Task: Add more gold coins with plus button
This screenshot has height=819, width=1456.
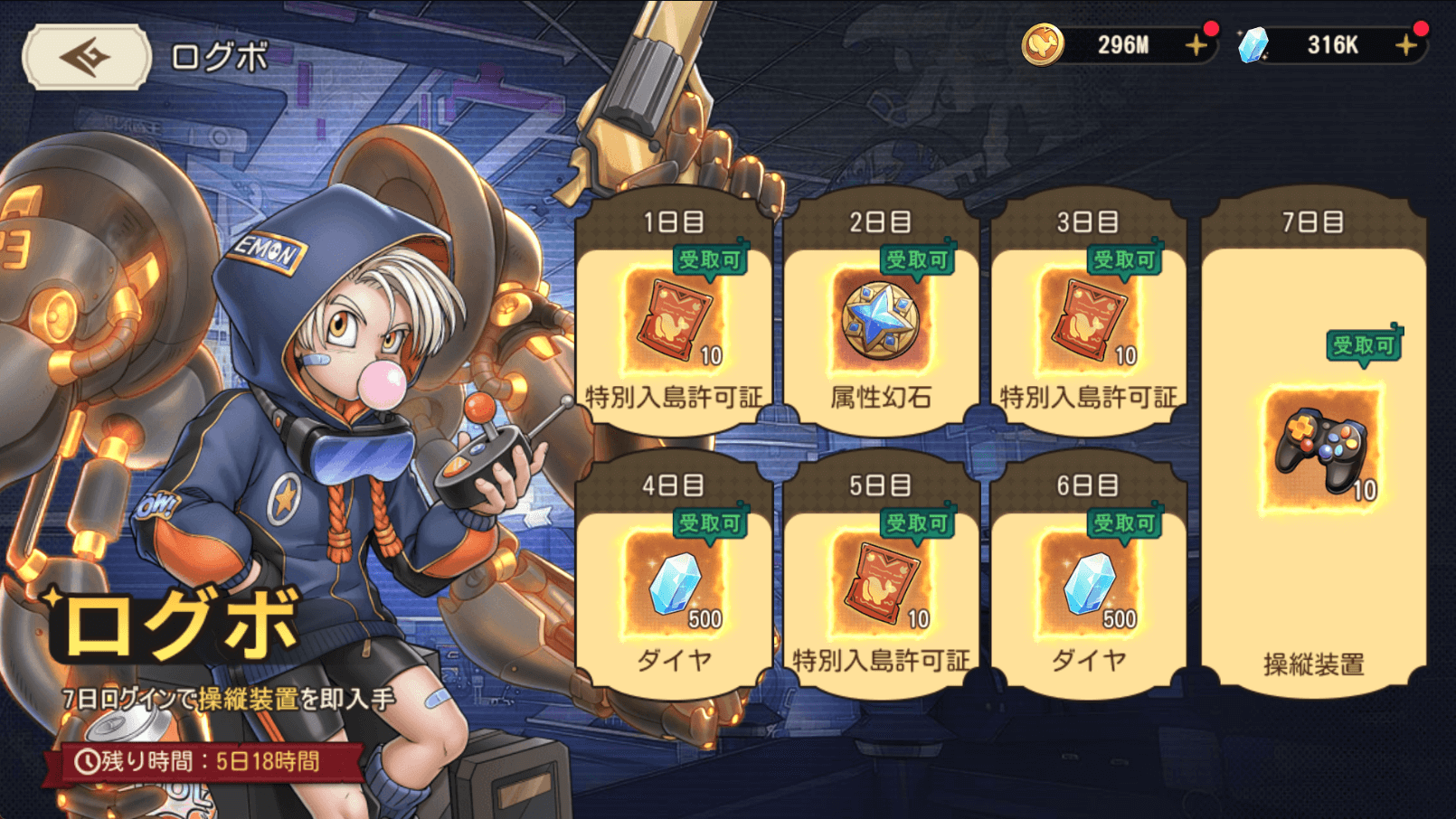Action: coord(1196,45)
